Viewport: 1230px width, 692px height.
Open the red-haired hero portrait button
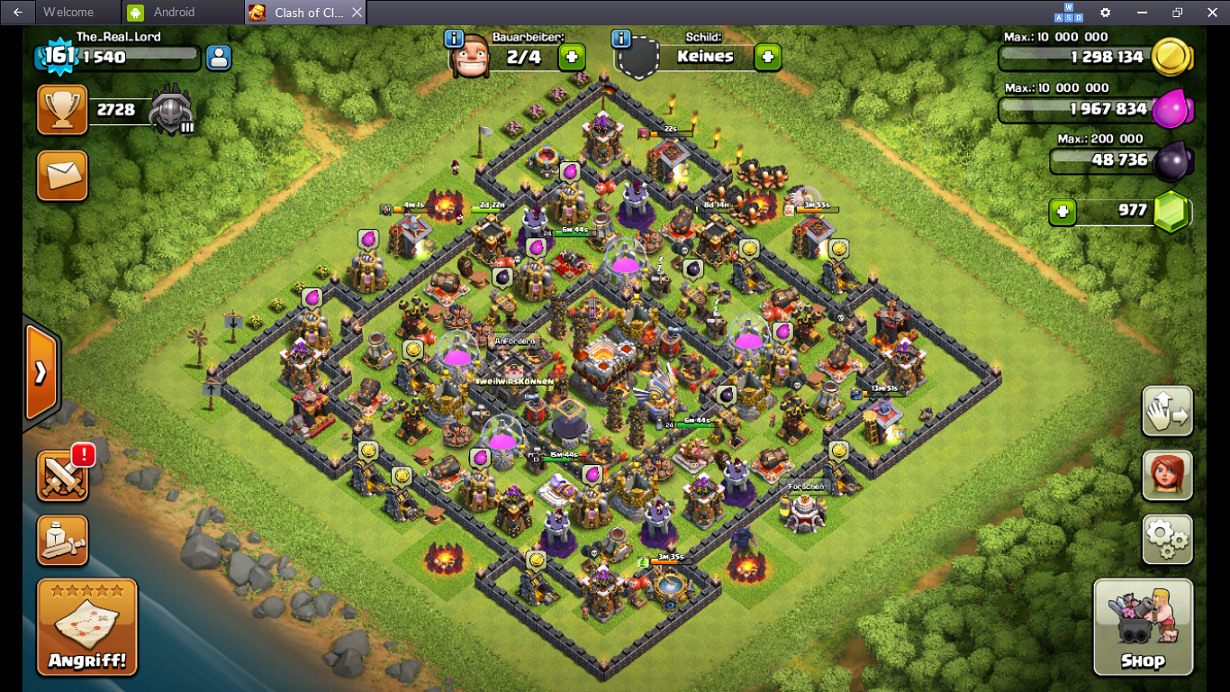(x=1167, y=475)
